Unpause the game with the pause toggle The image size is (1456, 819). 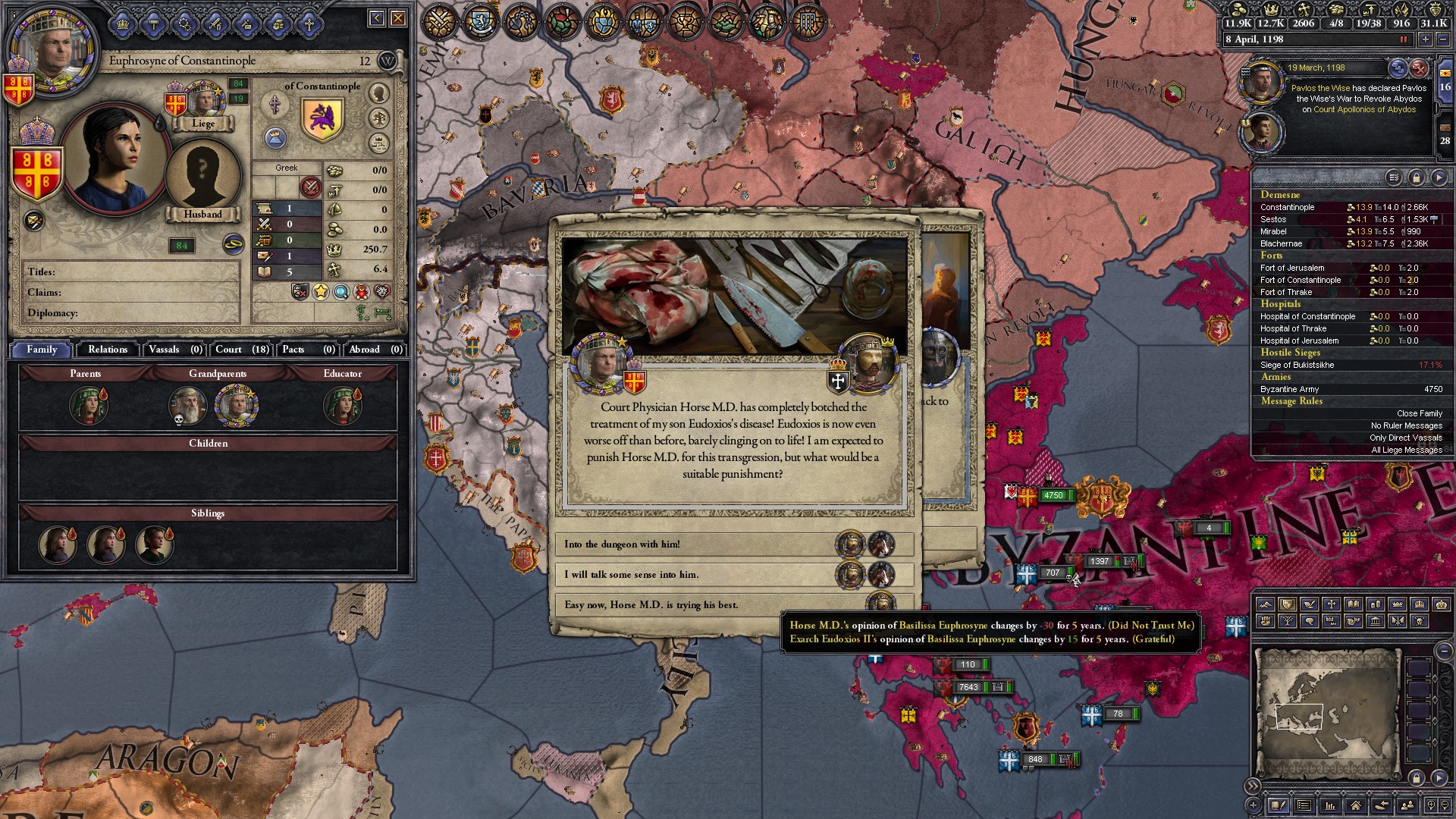(x=1403, y=39)
